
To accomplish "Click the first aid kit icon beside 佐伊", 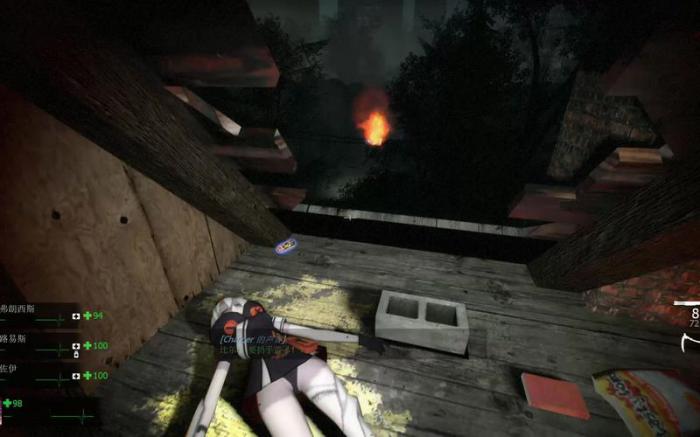I will [75, 376].
